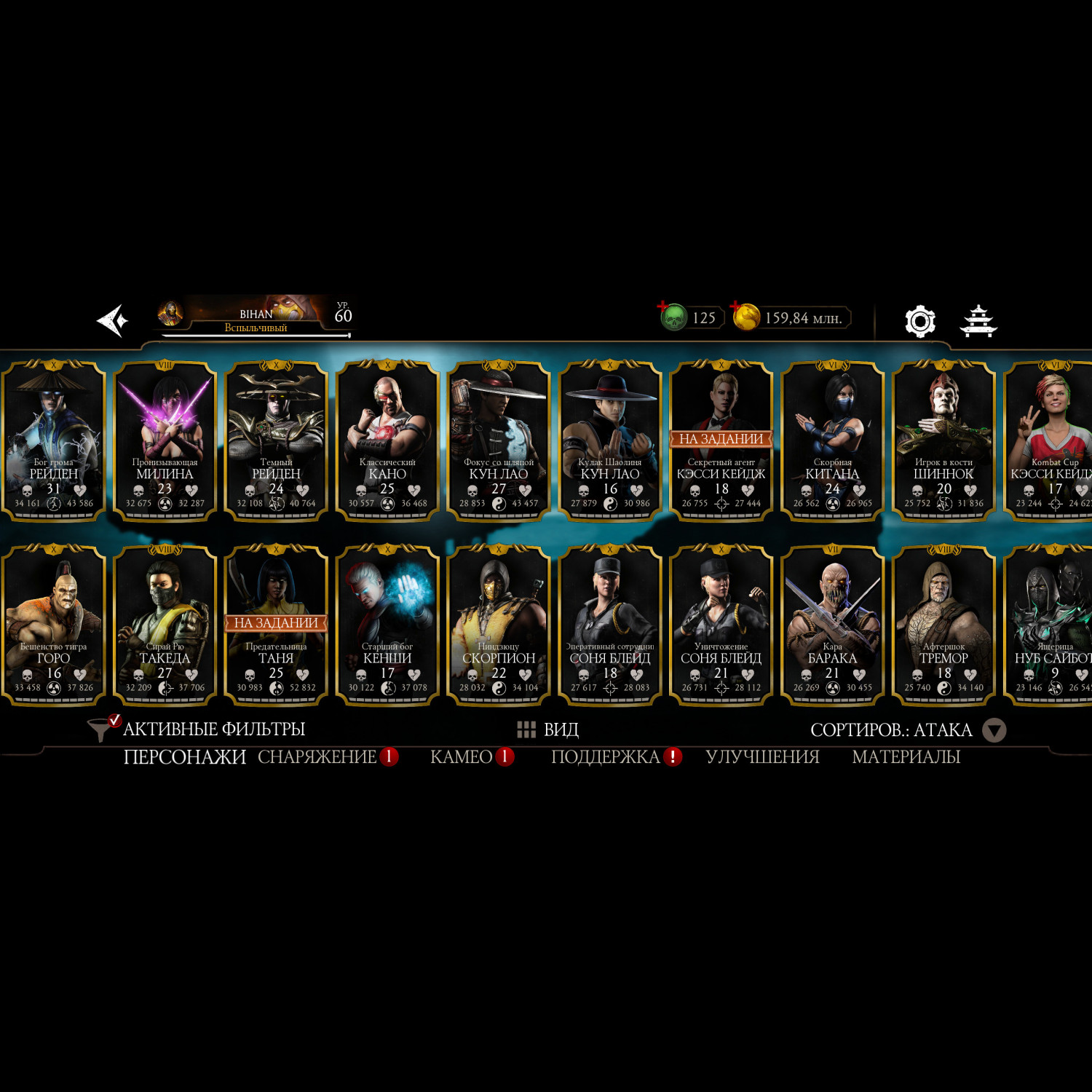Open the Сортиров.: Атака sort dropdown
This screenshot has height=1092, width=1092.
tap(907, 729)
